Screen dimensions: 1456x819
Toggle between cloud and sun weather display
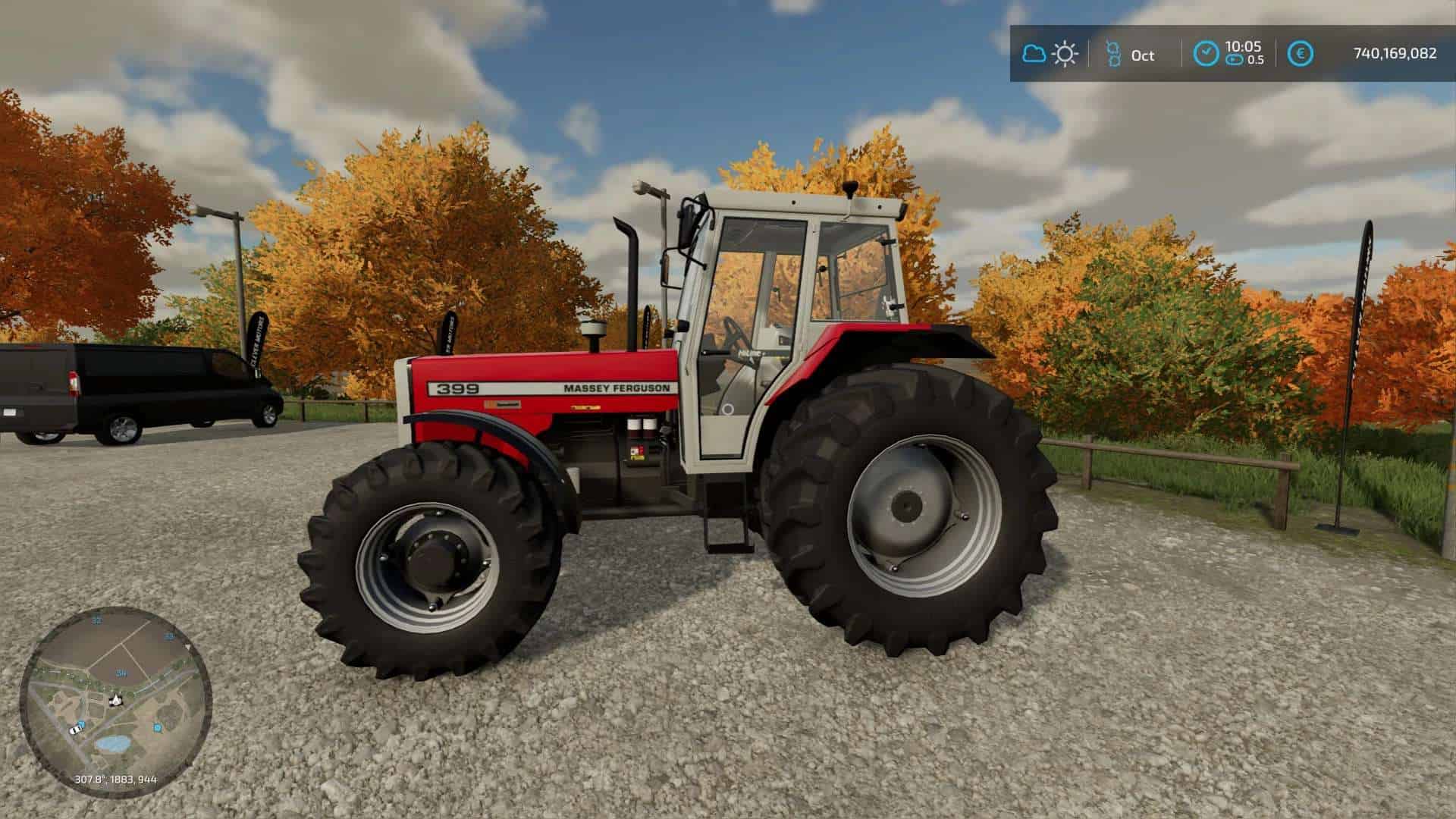[x=1050, y=53]
